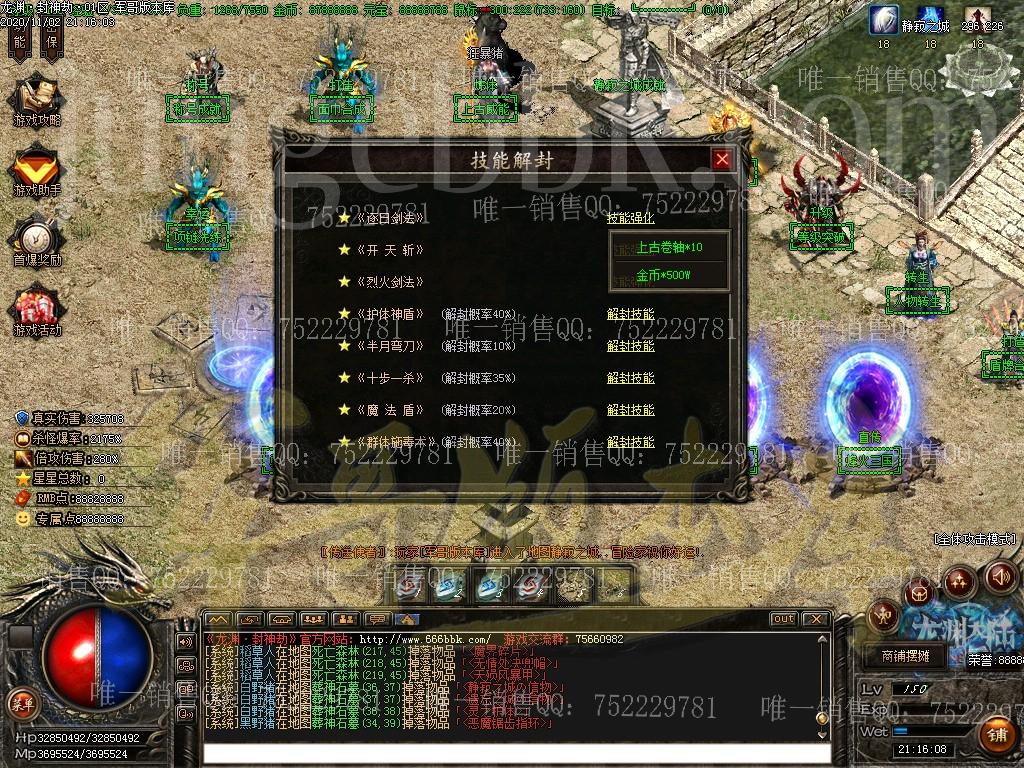Unseal the 十步一杀 skill
The width and height of the screenshot is (1024, 768).
630,378
